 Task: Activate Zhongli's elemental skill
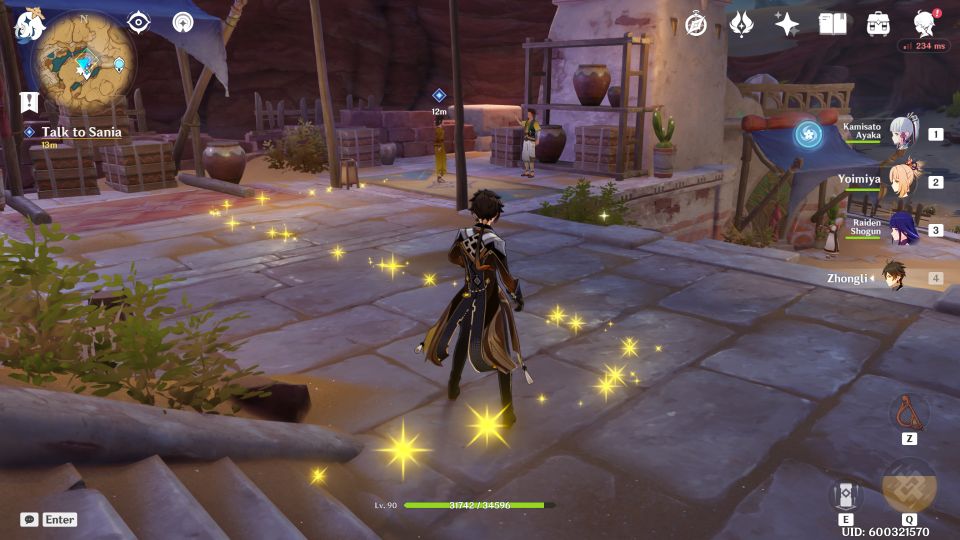pos(845,494)
